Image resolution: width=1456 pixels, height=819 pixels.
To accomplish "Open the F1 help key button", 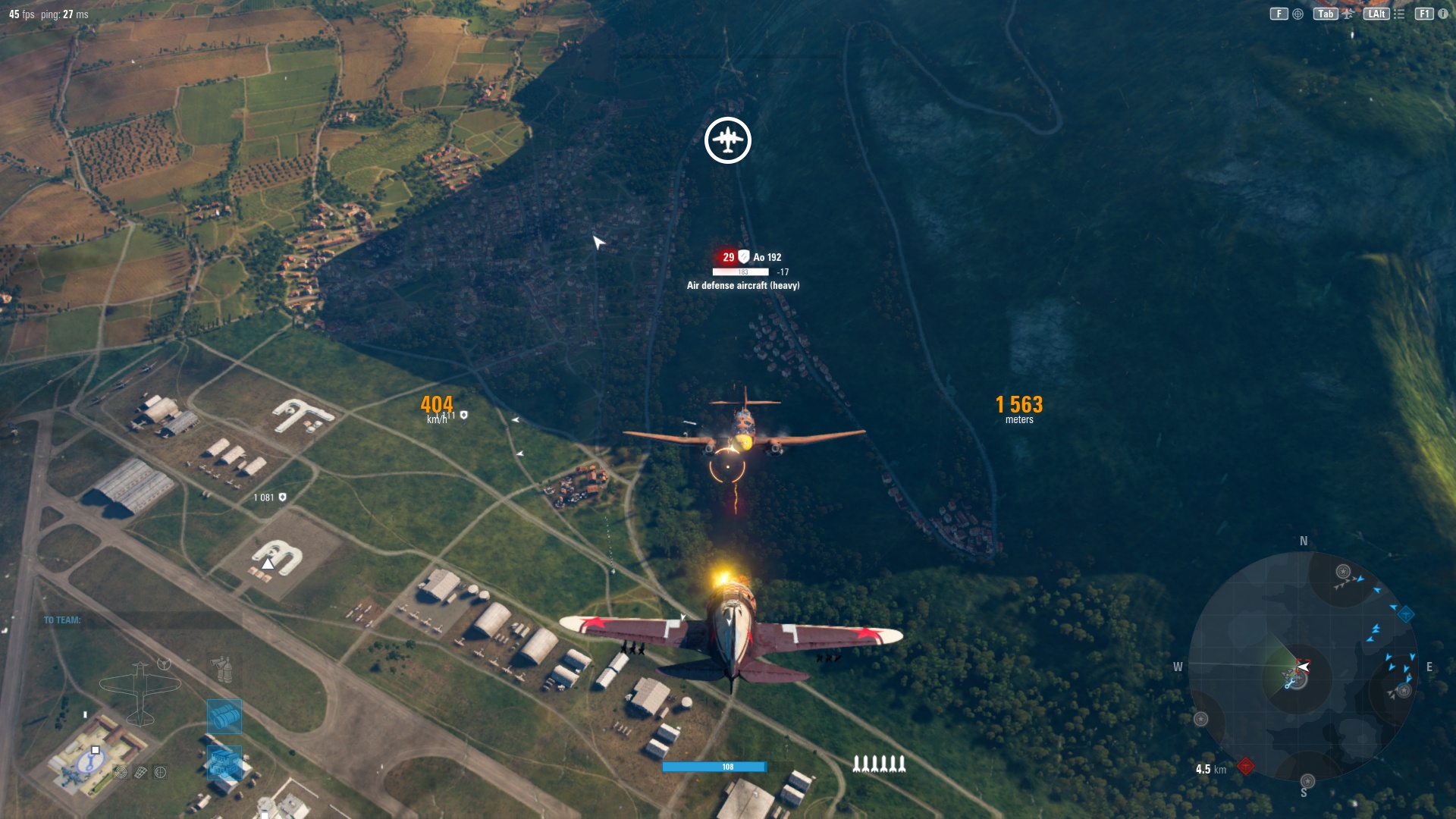I will [1426, 14].
